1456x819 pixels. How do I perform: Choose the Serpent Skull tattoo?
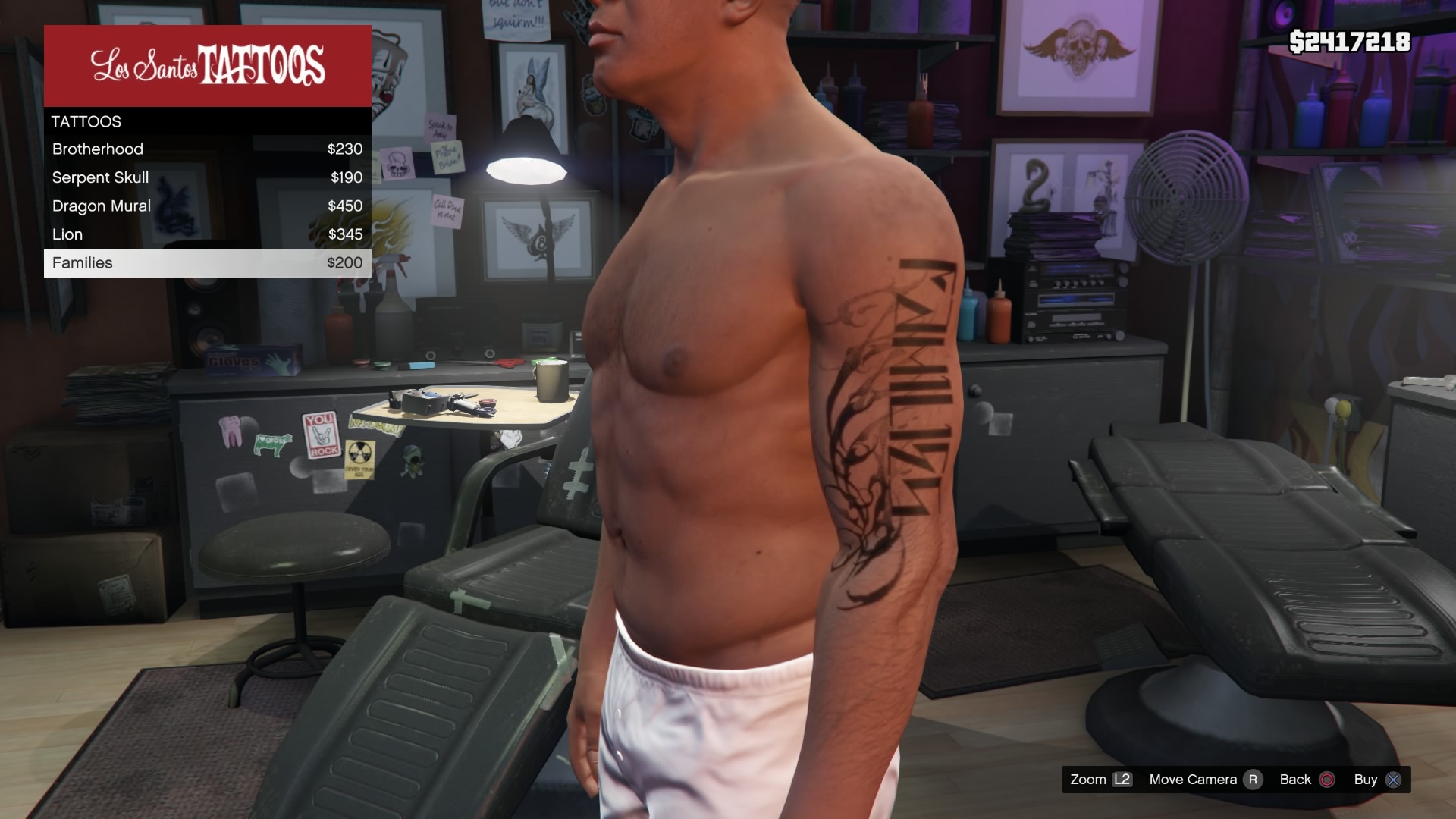(207, 177)
